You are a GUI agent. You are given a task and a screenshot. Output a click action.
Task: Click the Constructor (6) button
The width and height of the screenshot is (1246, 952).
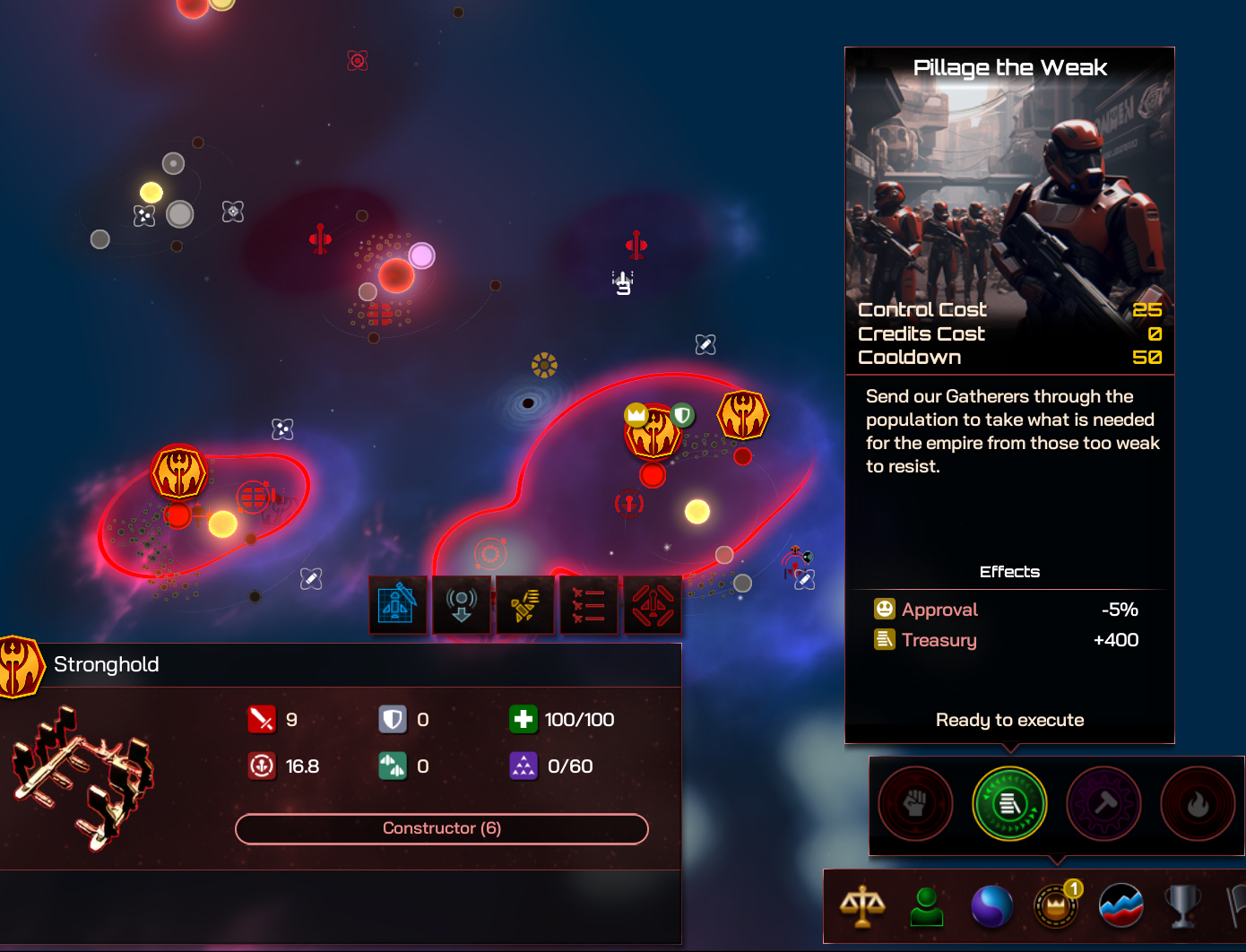pos(441,828)
